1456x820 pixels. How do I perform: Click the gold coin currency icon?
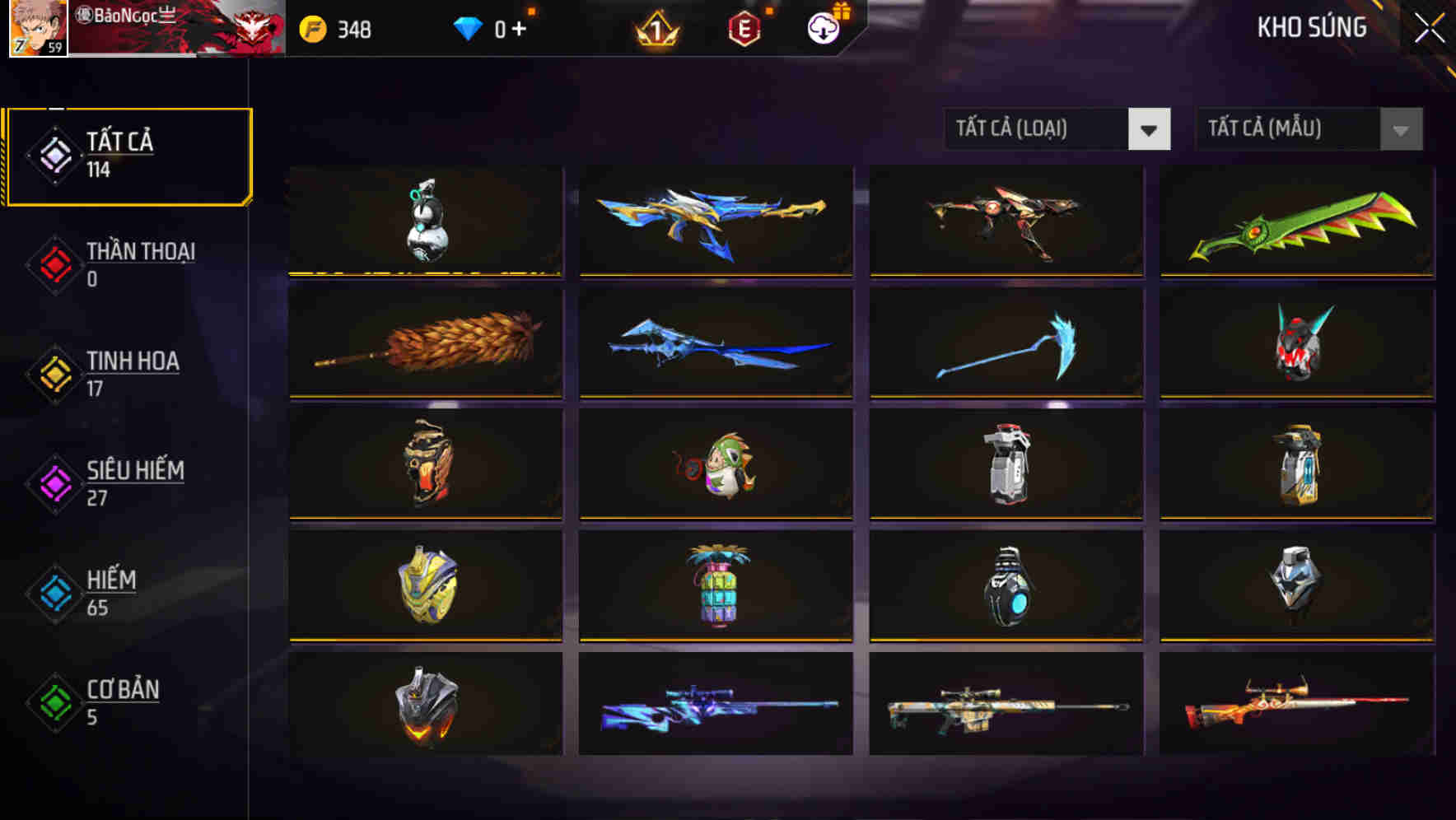pyautogui.click(x=314, y=28)
